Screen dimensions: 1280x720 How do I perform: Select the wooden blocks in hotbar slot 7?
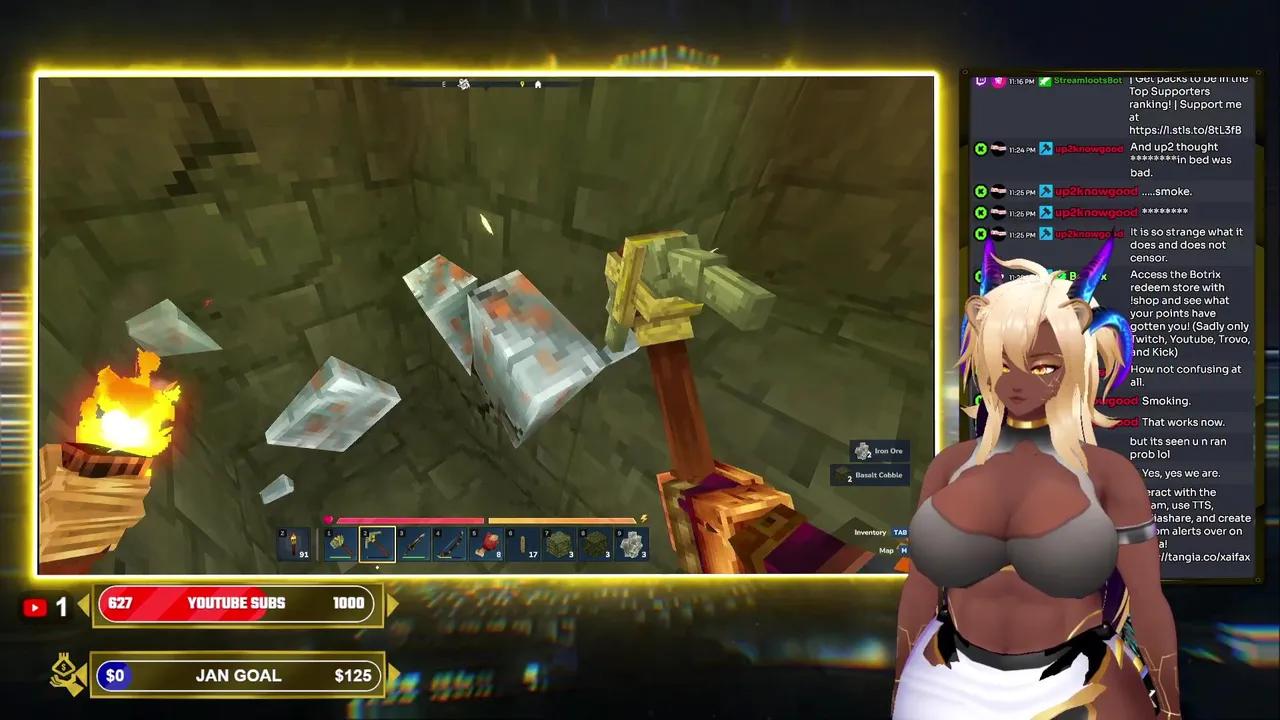[560, 544]
